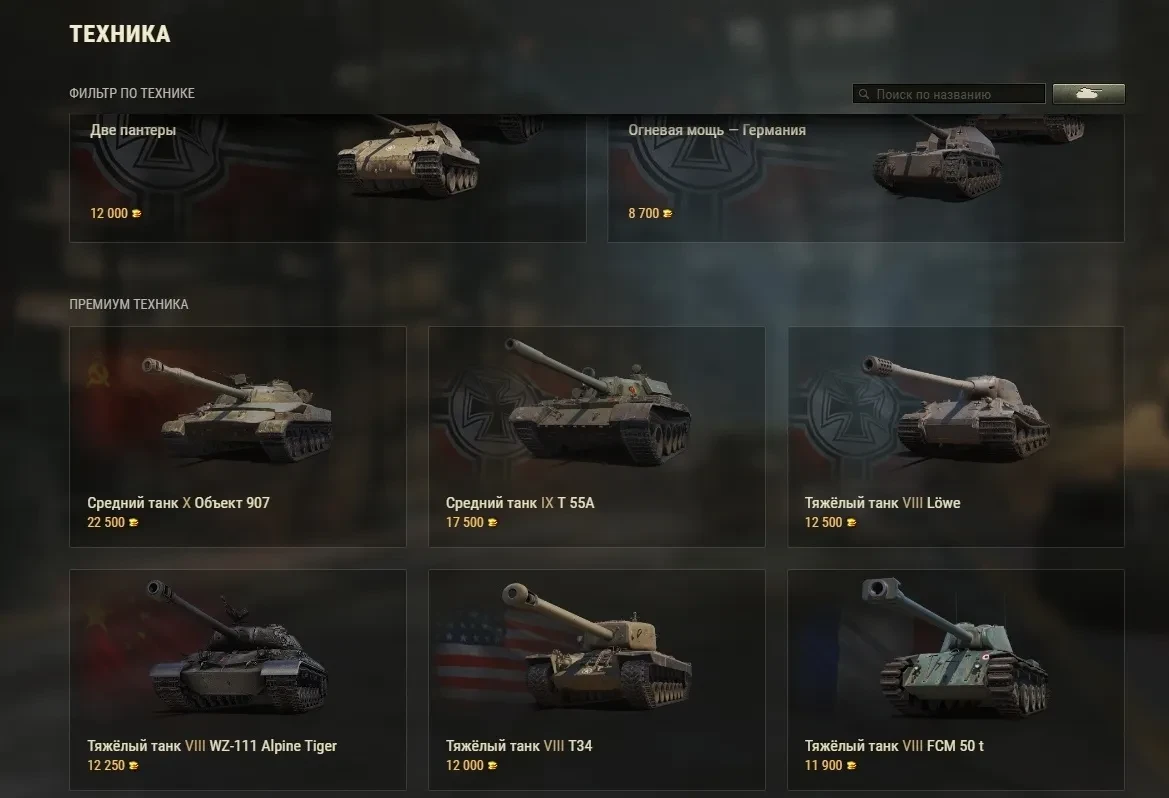Open the T 55A medium tank card
The height and width of the screenshot is (798, 1169).
(597, 437)
